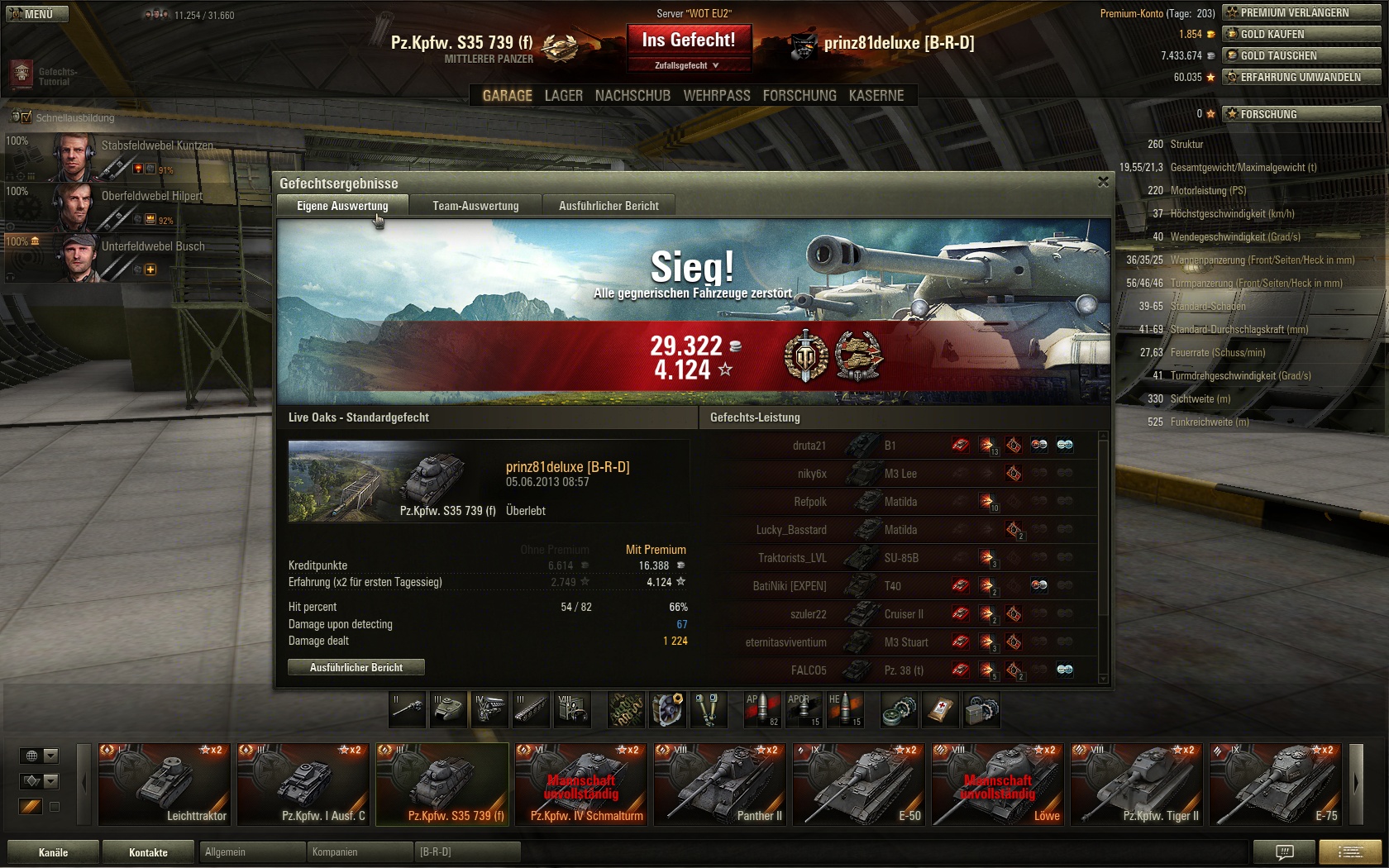1389x868 pixels.
Task: Open the KASERNE barracks section
Action: coord(876,96)
